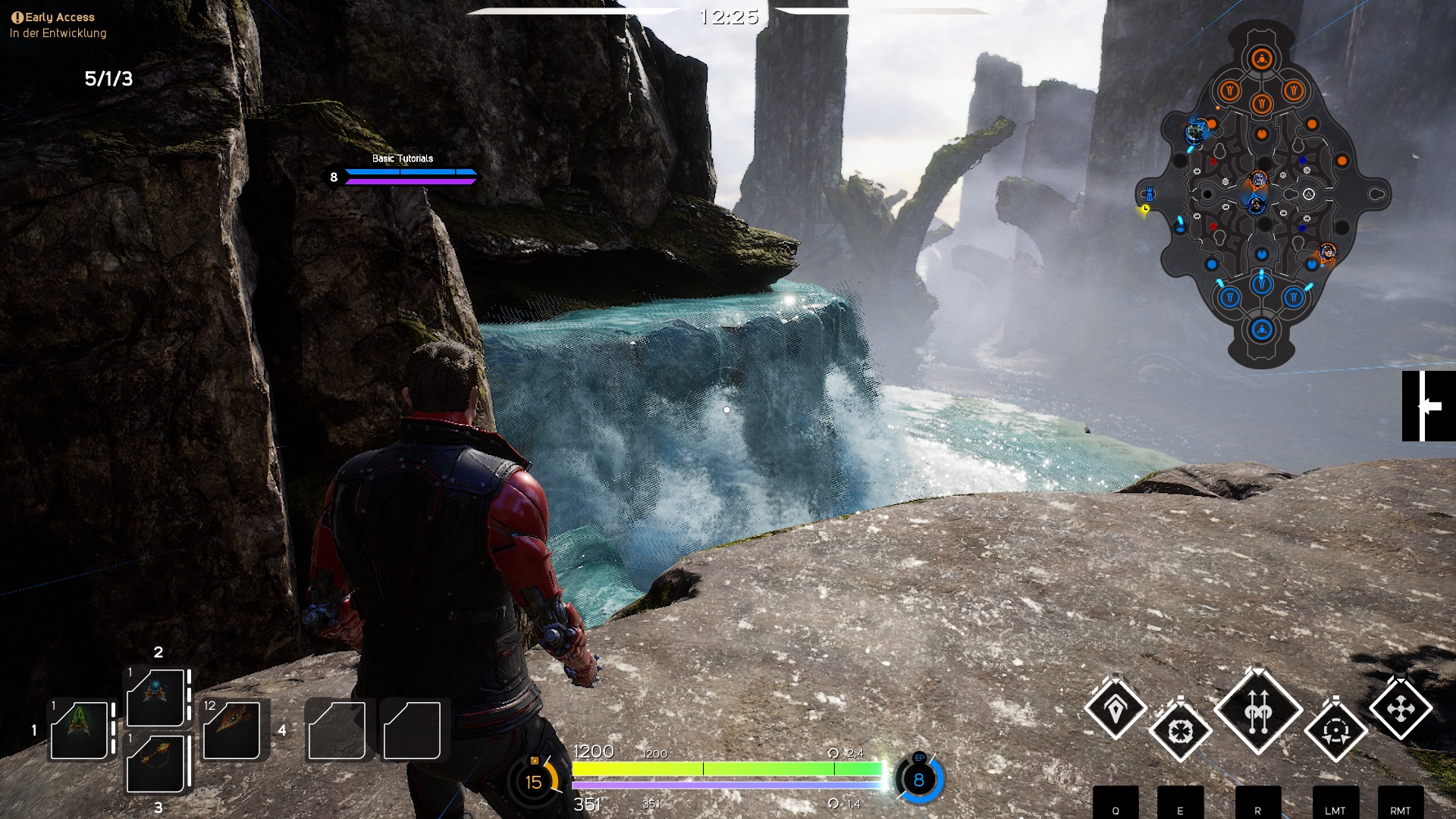
Task: Use the blue orb item slot
Action: (x=155, y=697)
